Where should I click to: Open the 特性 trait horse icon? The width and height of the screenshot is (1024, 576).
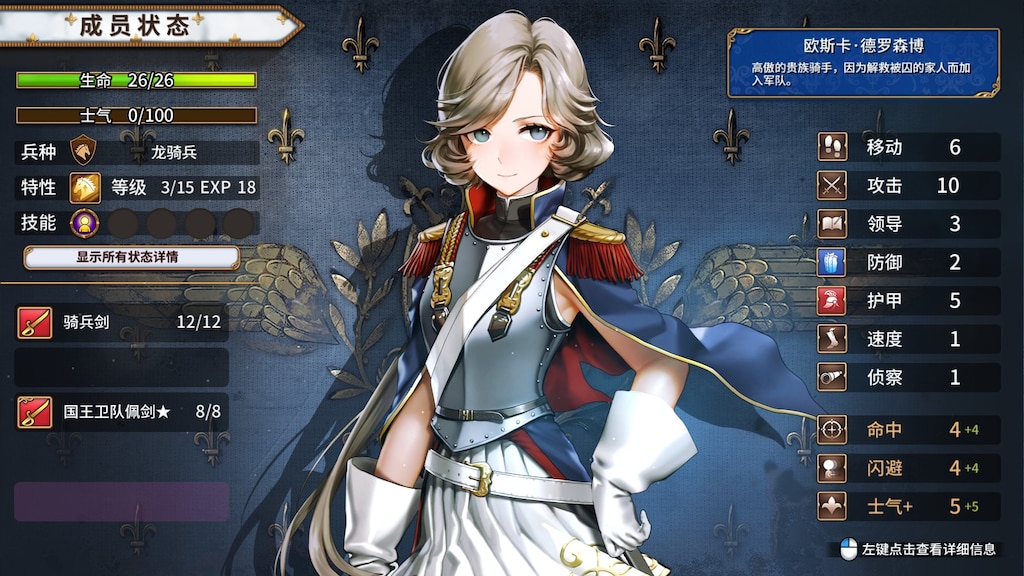tap(84, 187)
